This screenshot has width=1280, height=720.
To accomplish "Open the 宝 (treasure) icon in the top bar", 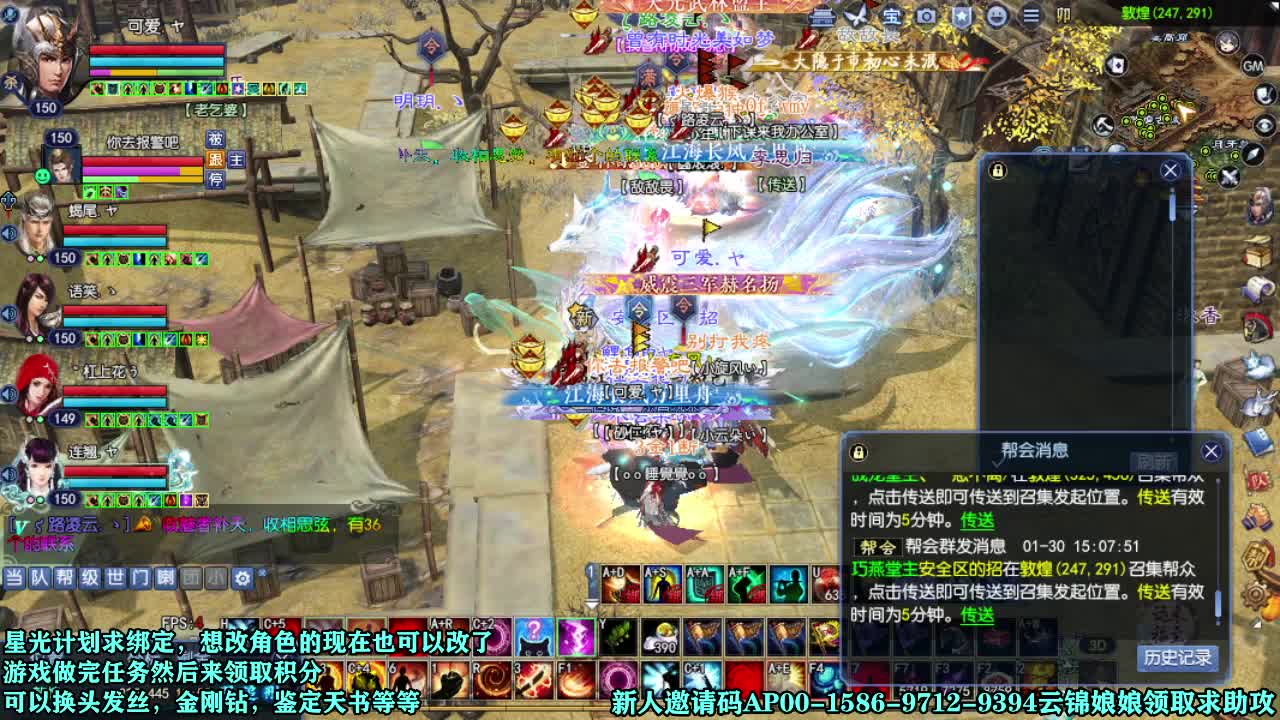I will pyautogui.click(x=892, y=15).
